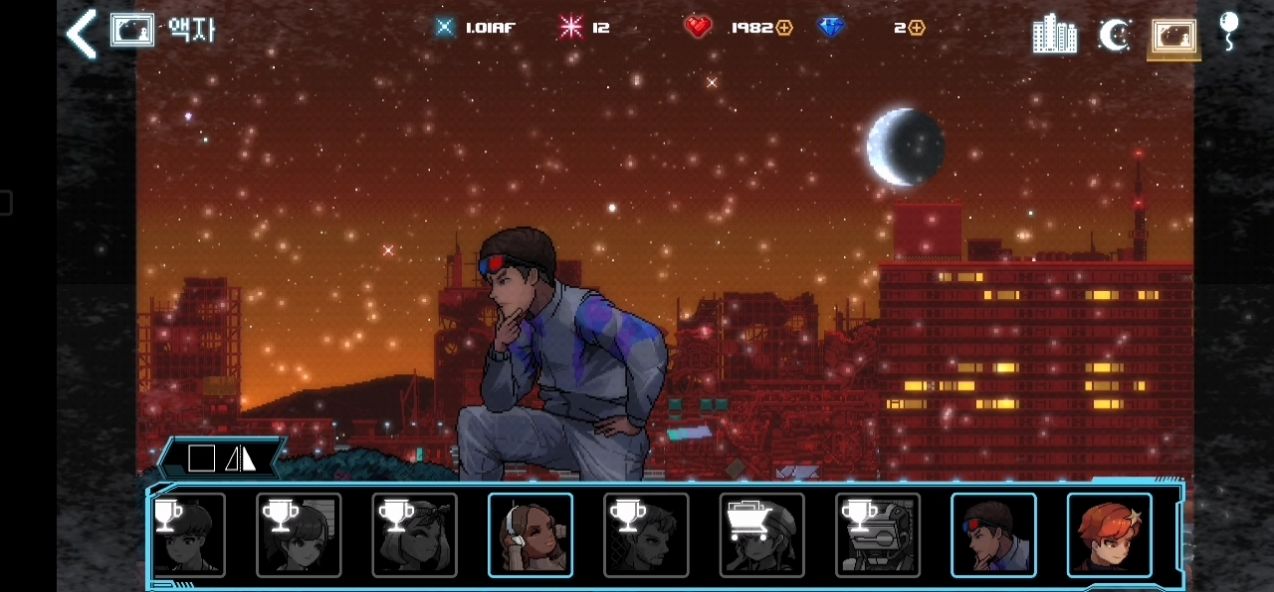Go back with the left arrow
Viewport: 1274px width, 592px height.
coord(80,33)
